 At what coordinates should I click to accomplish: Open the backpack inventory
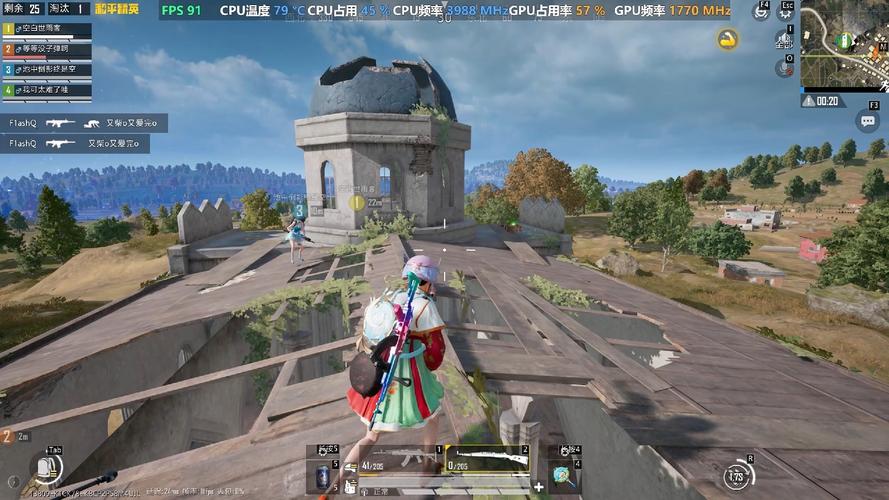tap(44, 468)
